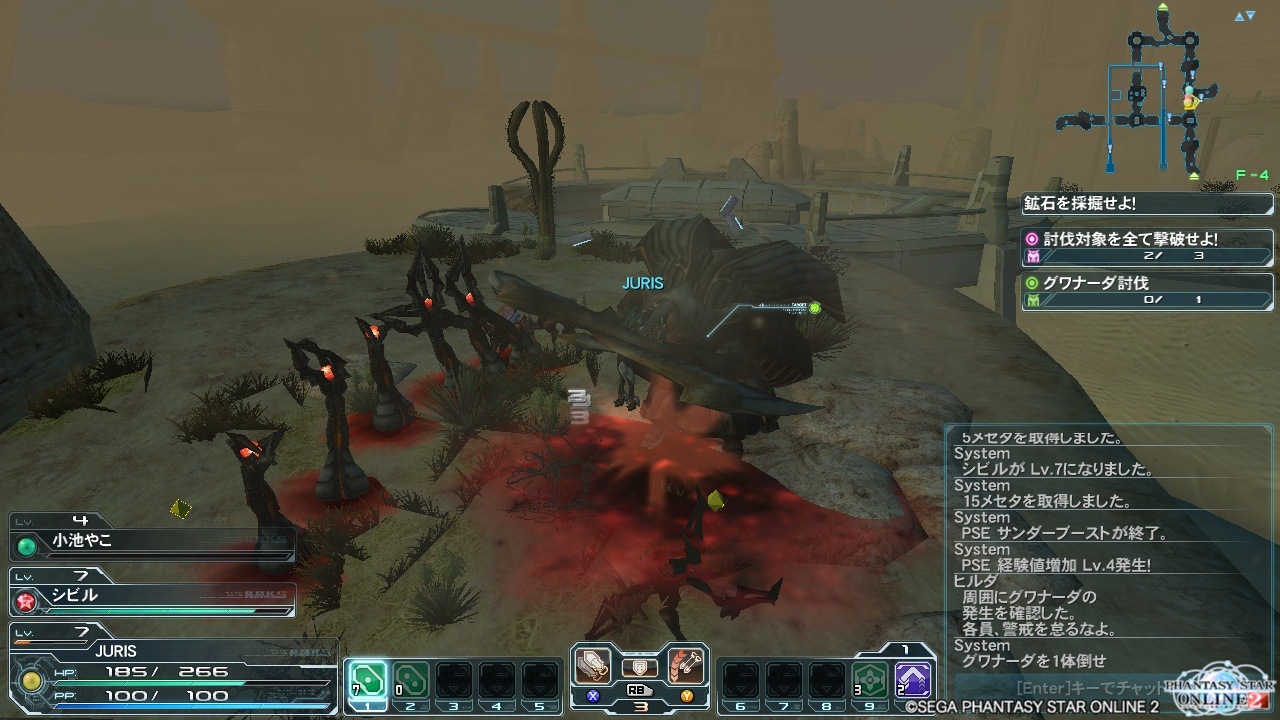Select the dimmed green item in slot 2
The height and width of the screenshot is (720, 1280).
point(409,680)
